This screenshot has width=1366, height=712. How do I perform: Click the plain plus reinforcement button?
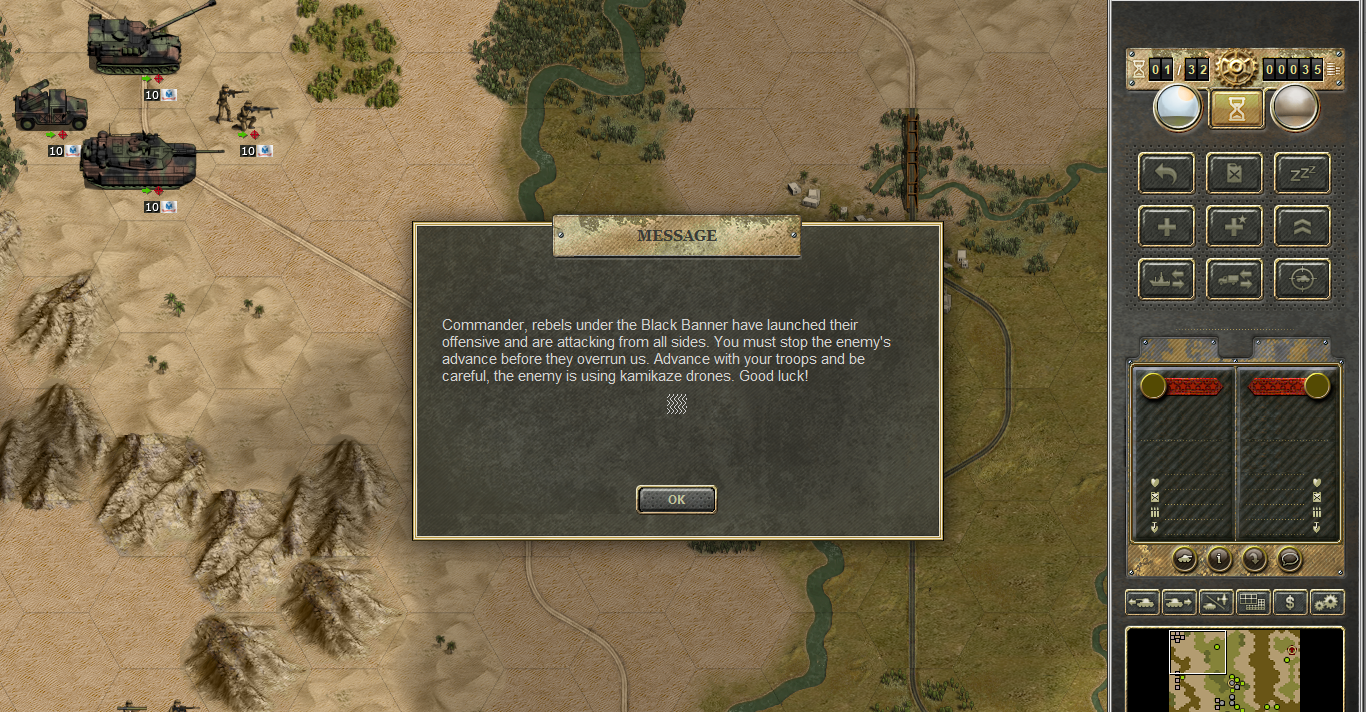click(1166, 226)
